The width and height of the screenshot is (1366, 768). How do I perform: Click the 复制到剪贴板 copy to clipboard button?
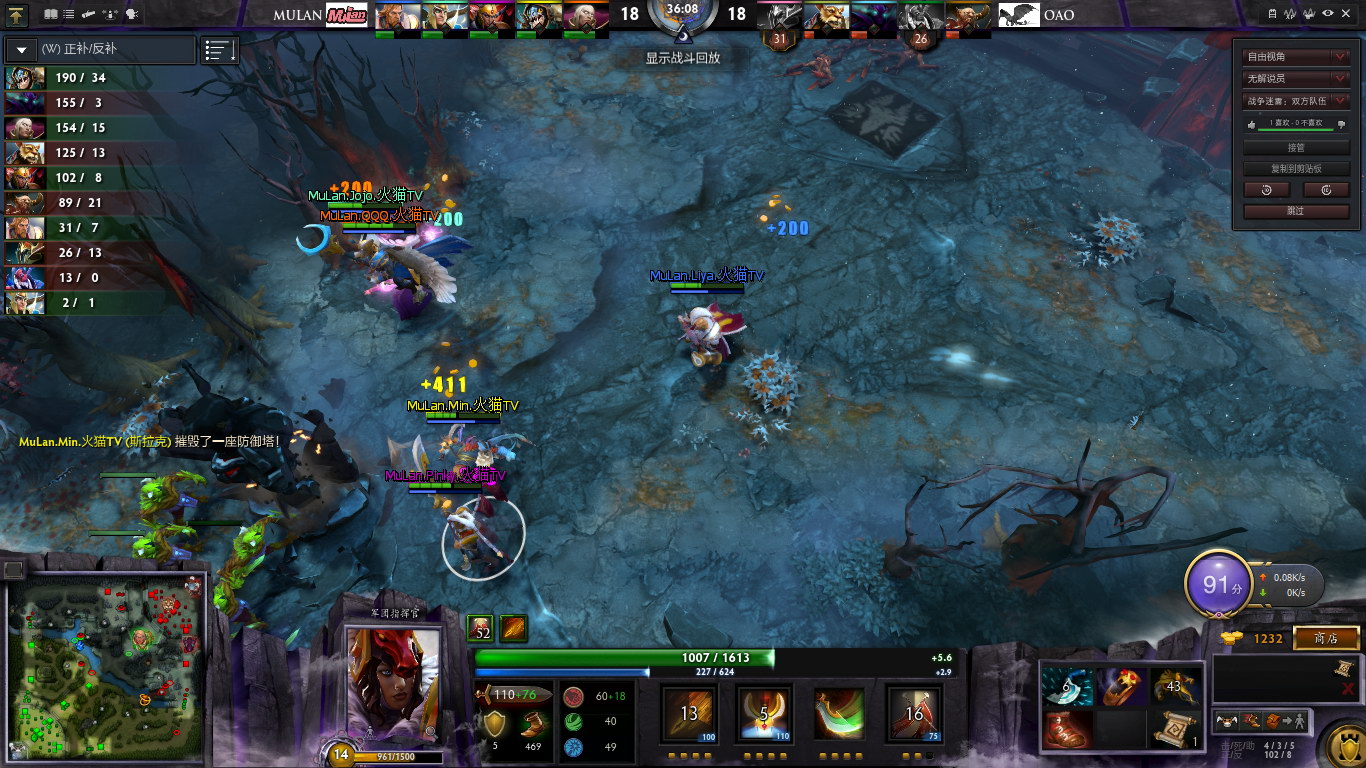(1296, 169)
